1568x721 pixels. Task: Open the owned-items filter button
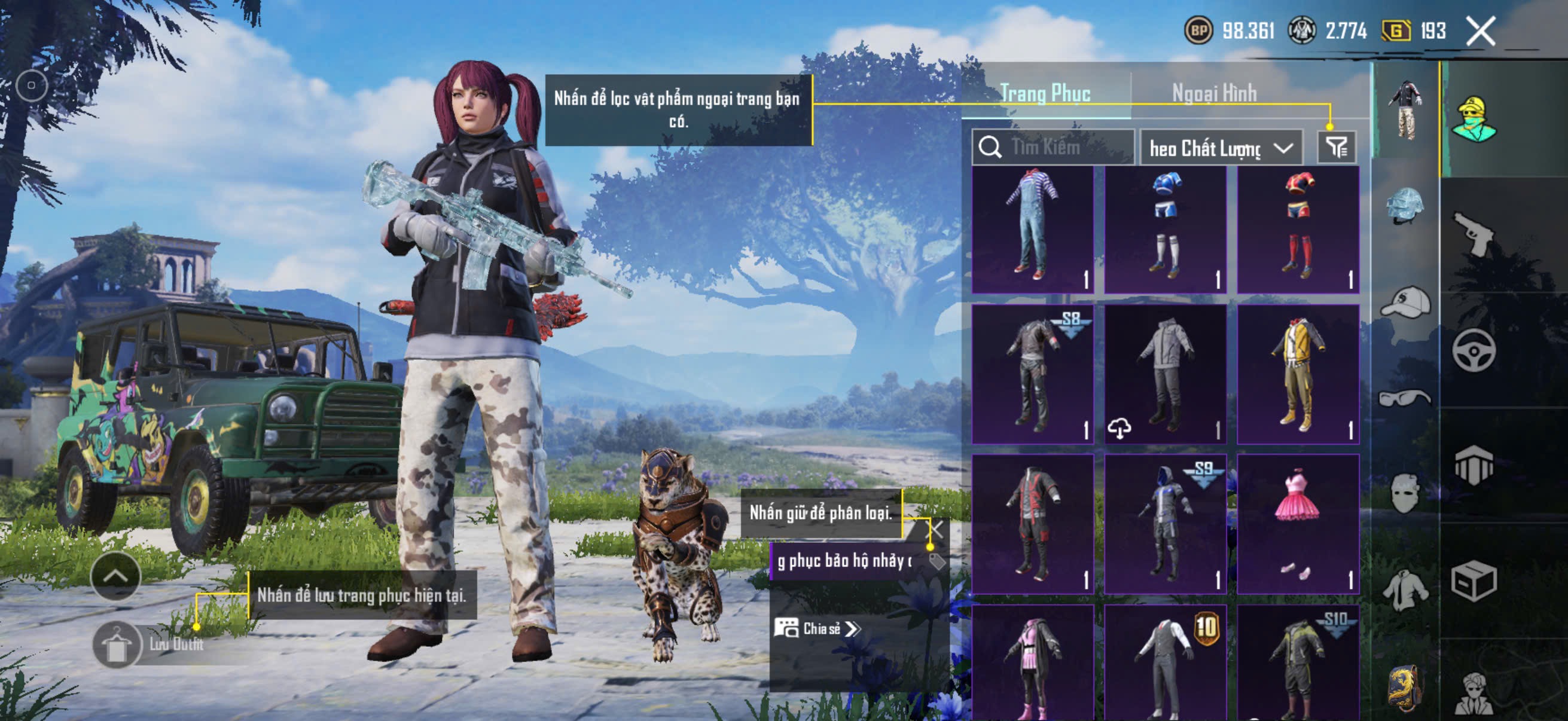pos(1336,147)
